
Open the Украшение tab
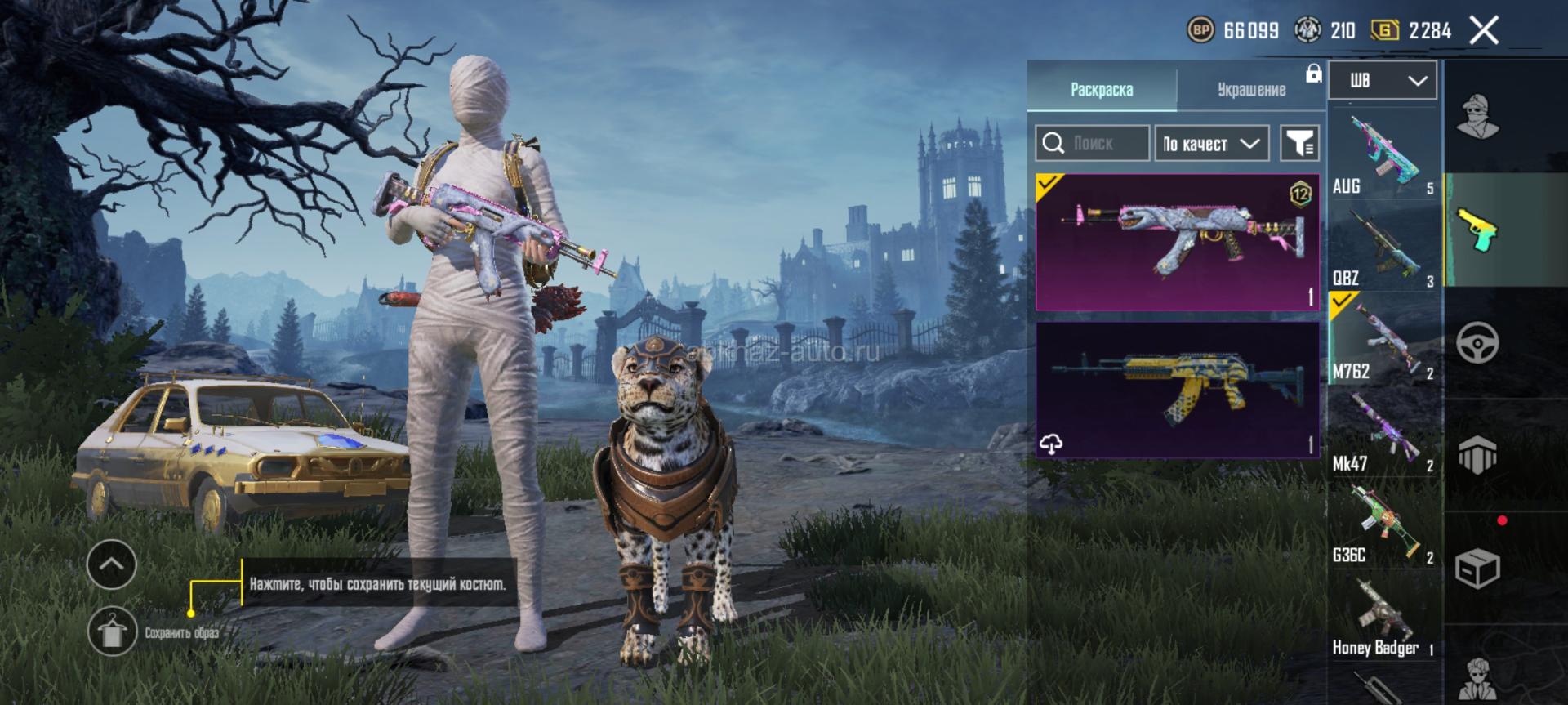1251,89
